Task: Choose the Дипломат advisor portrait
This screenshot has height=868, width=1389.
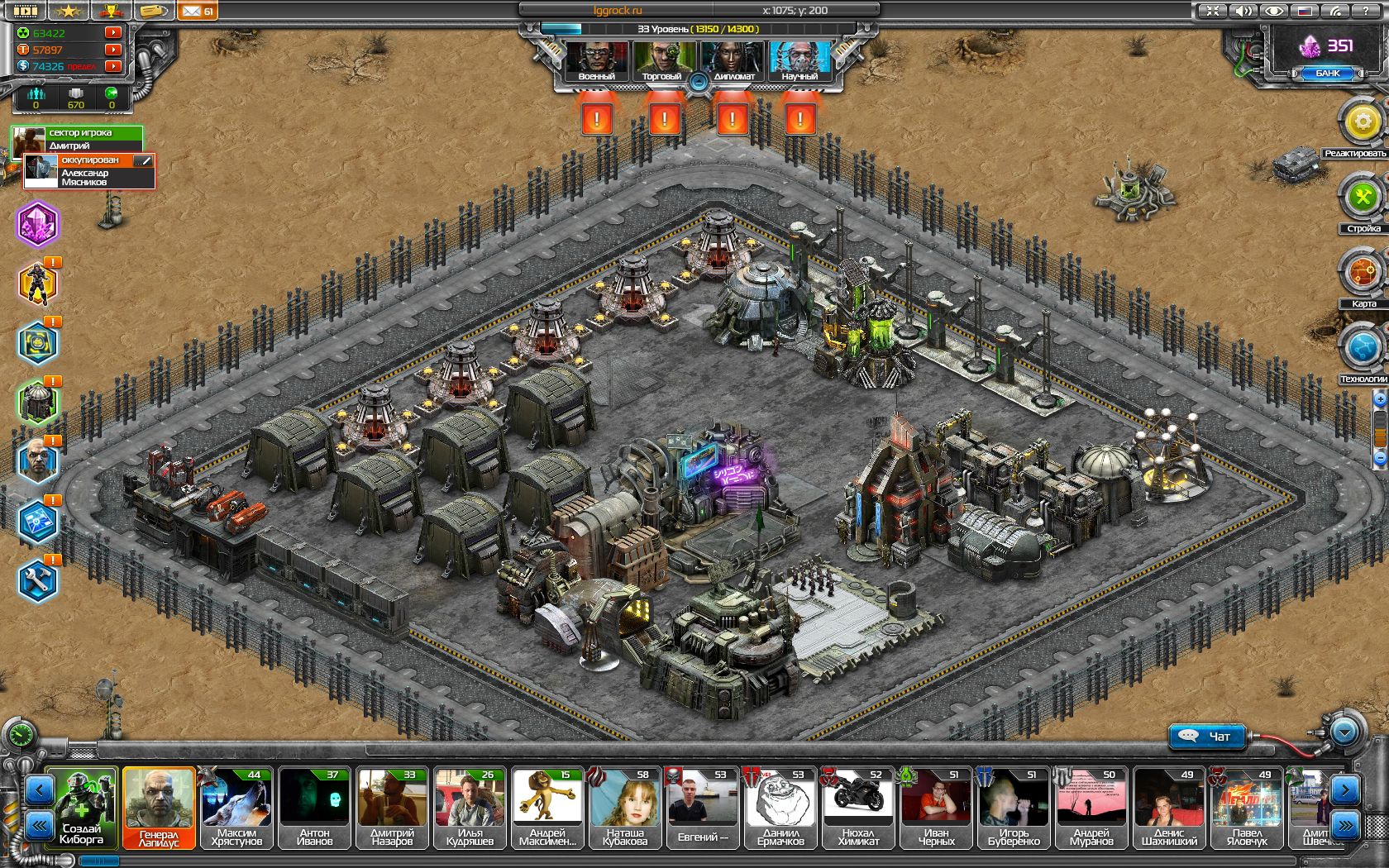Action: click(733, 60)
